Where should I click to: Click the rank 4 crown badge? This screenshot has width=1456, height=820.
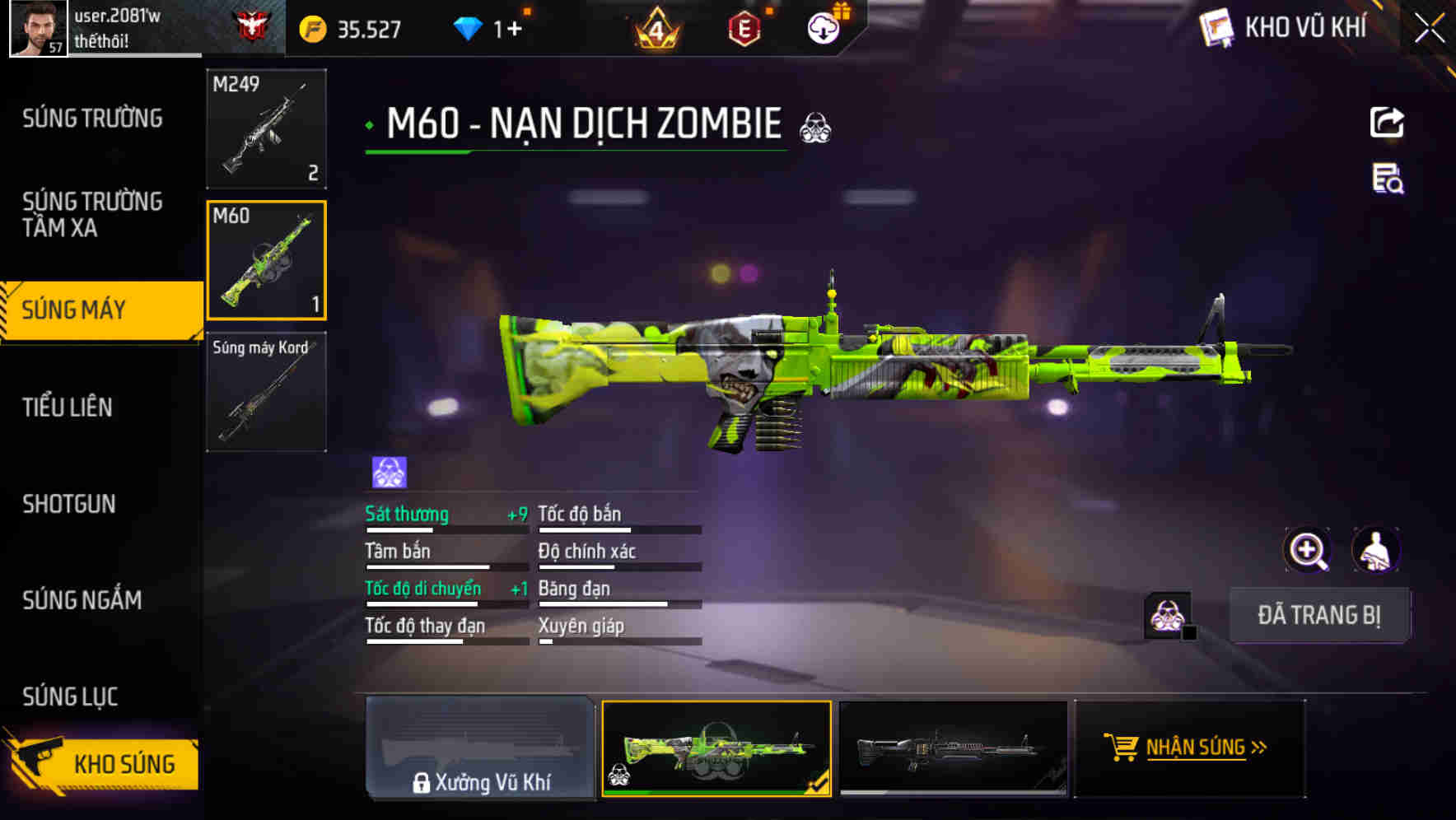point(656,27)
